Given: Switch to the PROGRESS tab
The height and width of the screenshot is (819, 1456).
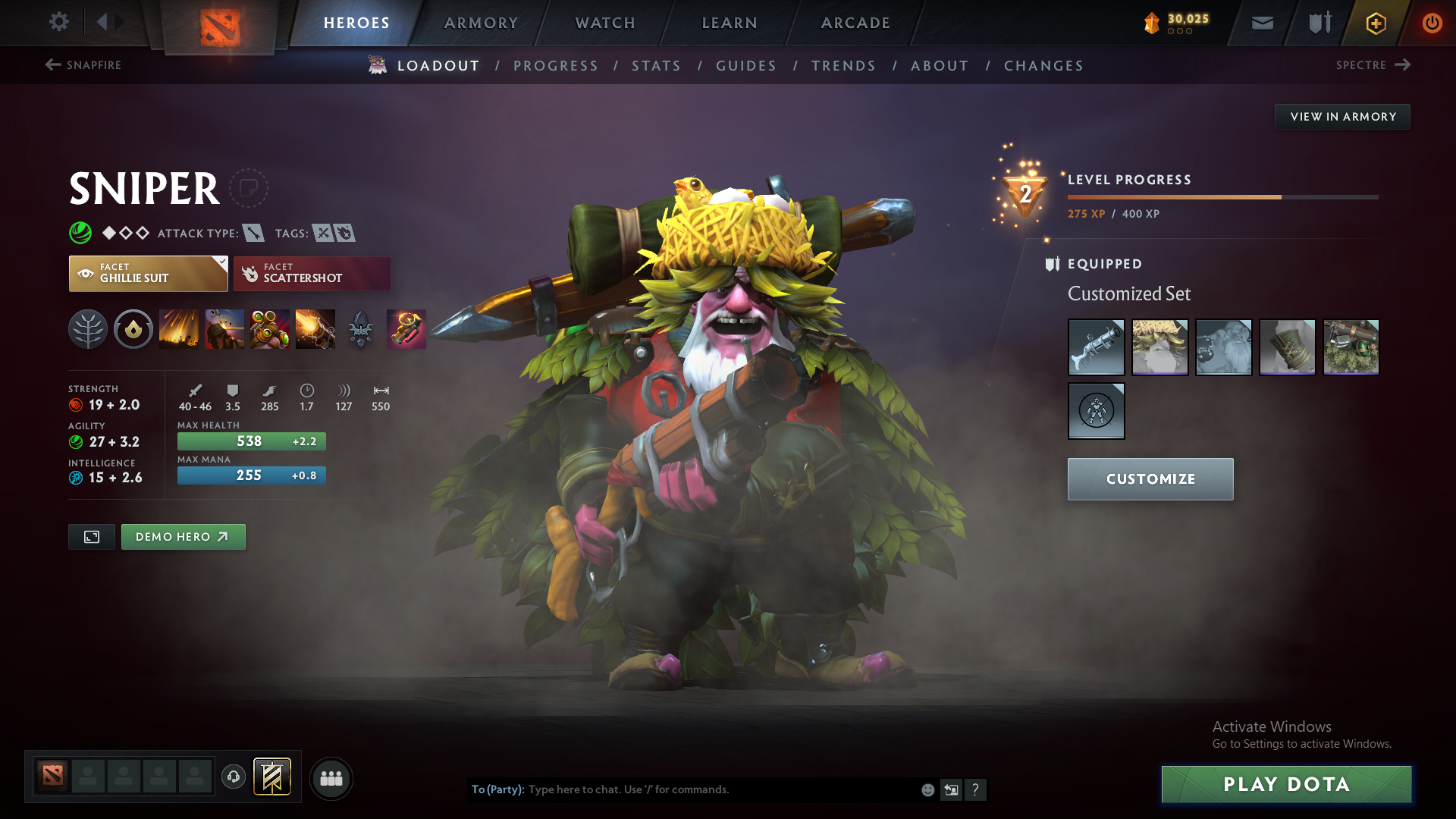Looking at the screenshot, I should pyautogui.click(x=556, y=66).
